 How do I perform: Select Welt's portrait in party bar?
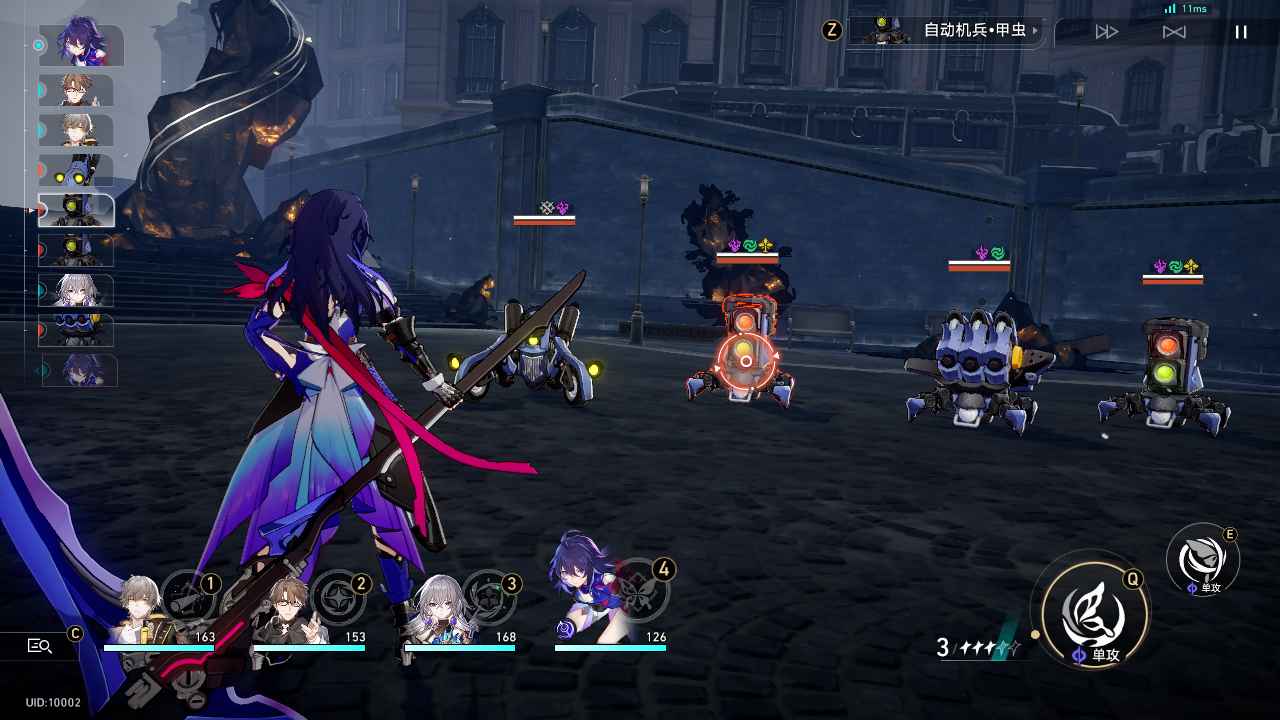click(291, 610)
